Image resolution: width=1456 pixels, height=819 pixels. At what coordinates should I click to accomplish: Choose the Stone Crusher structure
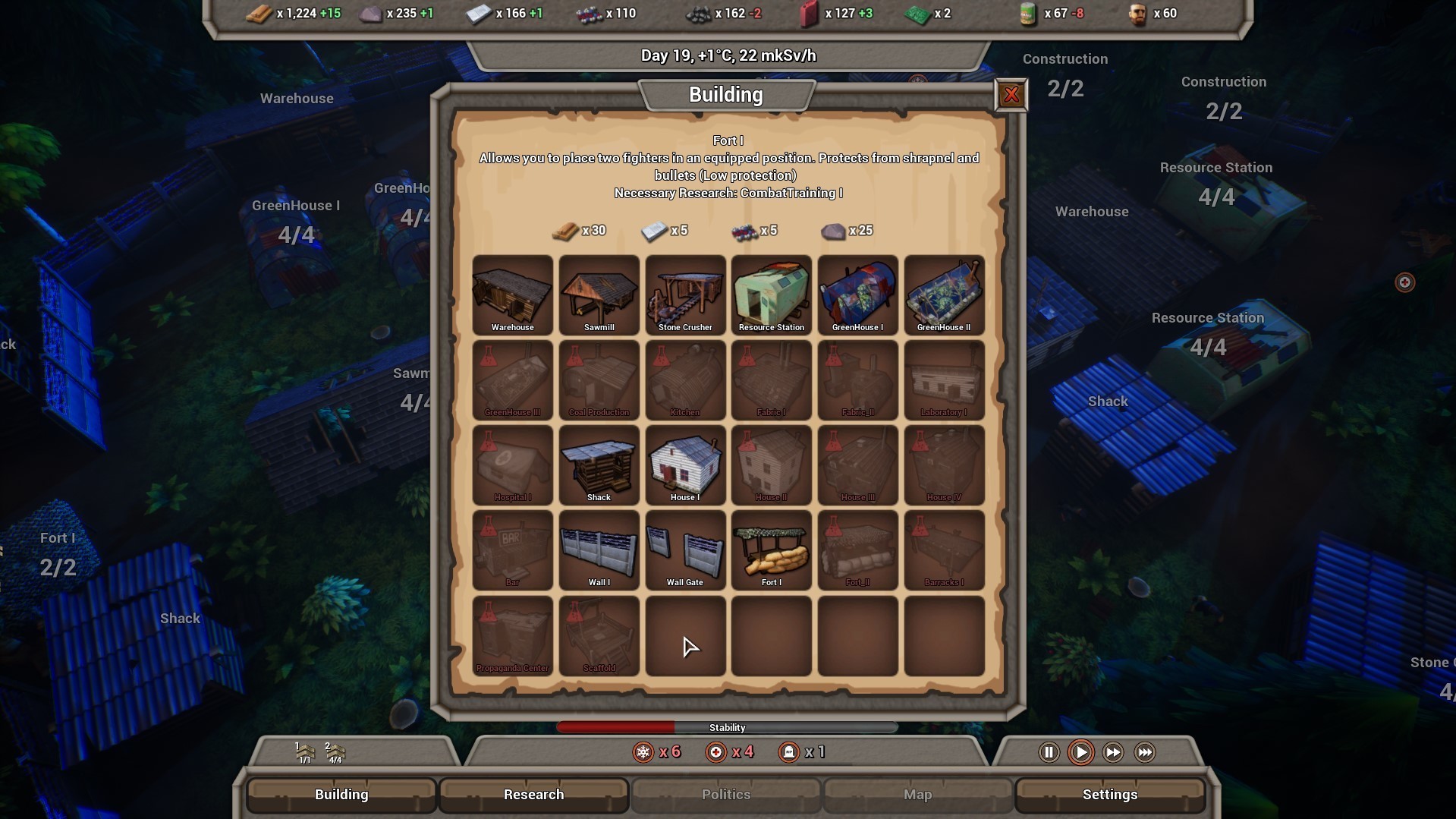(x=685, y=295)
